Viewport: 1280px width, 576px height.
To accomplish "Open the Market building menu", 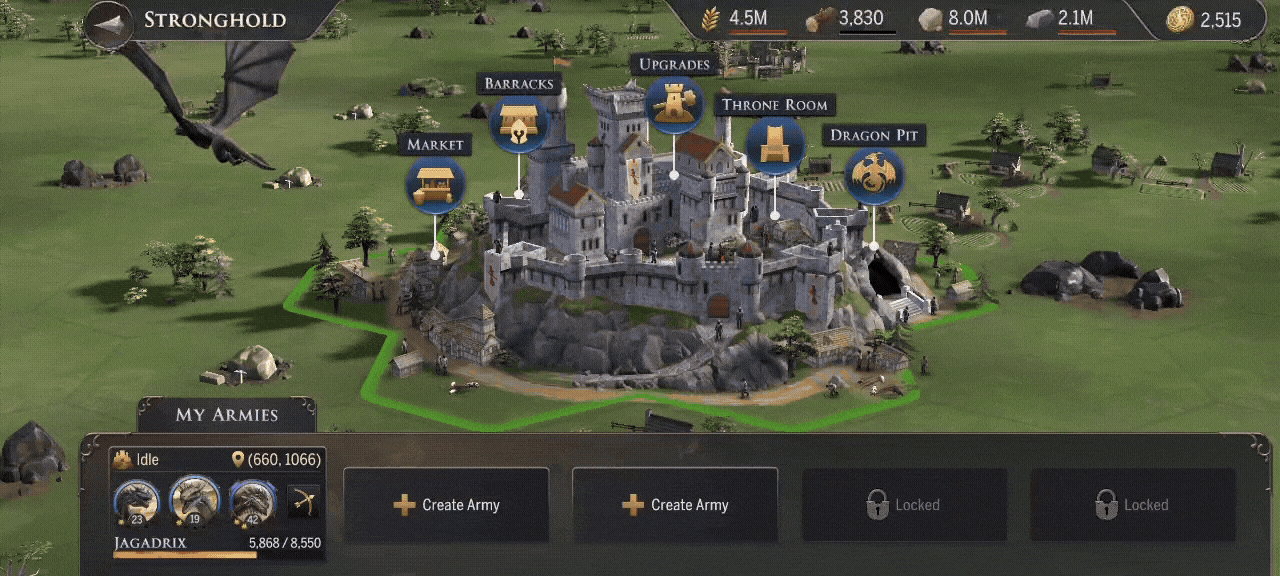I will pos(435,185).
